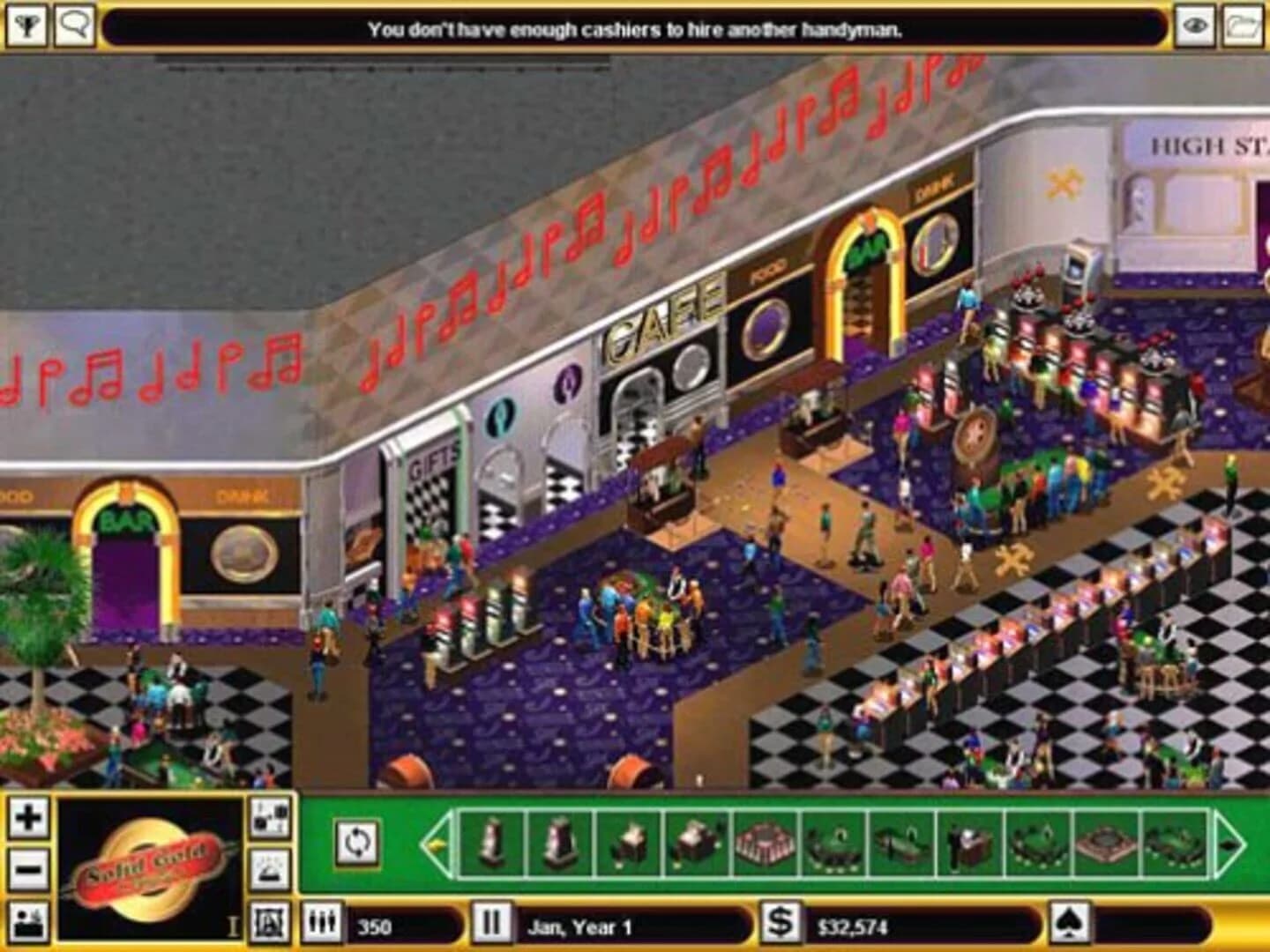Click the building overlay icon above the visitor counter
1270x952 pixels.
269,919
